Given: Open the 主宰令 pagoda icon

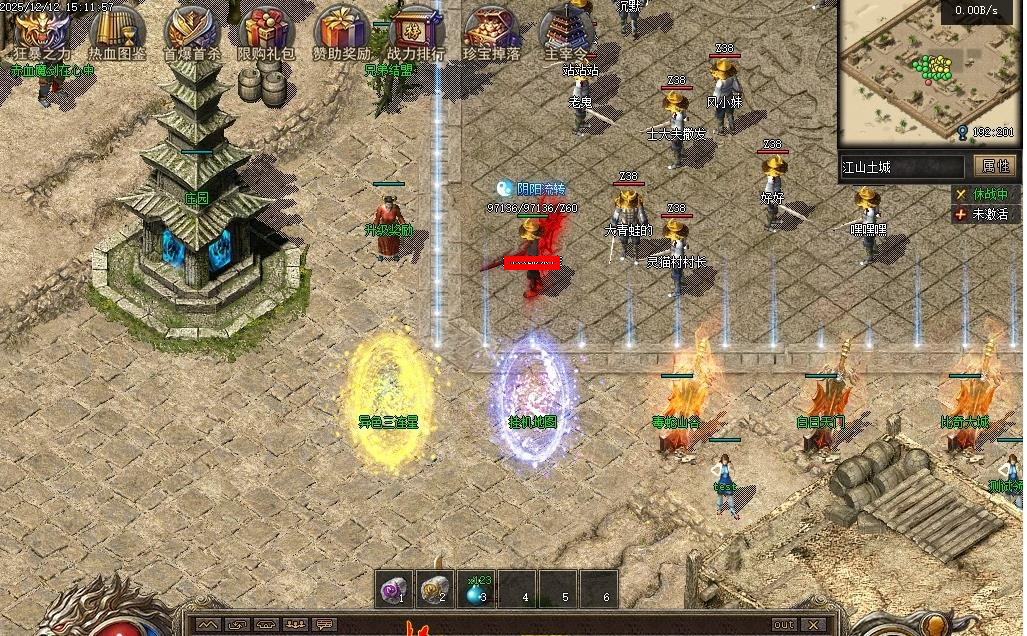Looking at the screenshot, I should tap(566, 30).
